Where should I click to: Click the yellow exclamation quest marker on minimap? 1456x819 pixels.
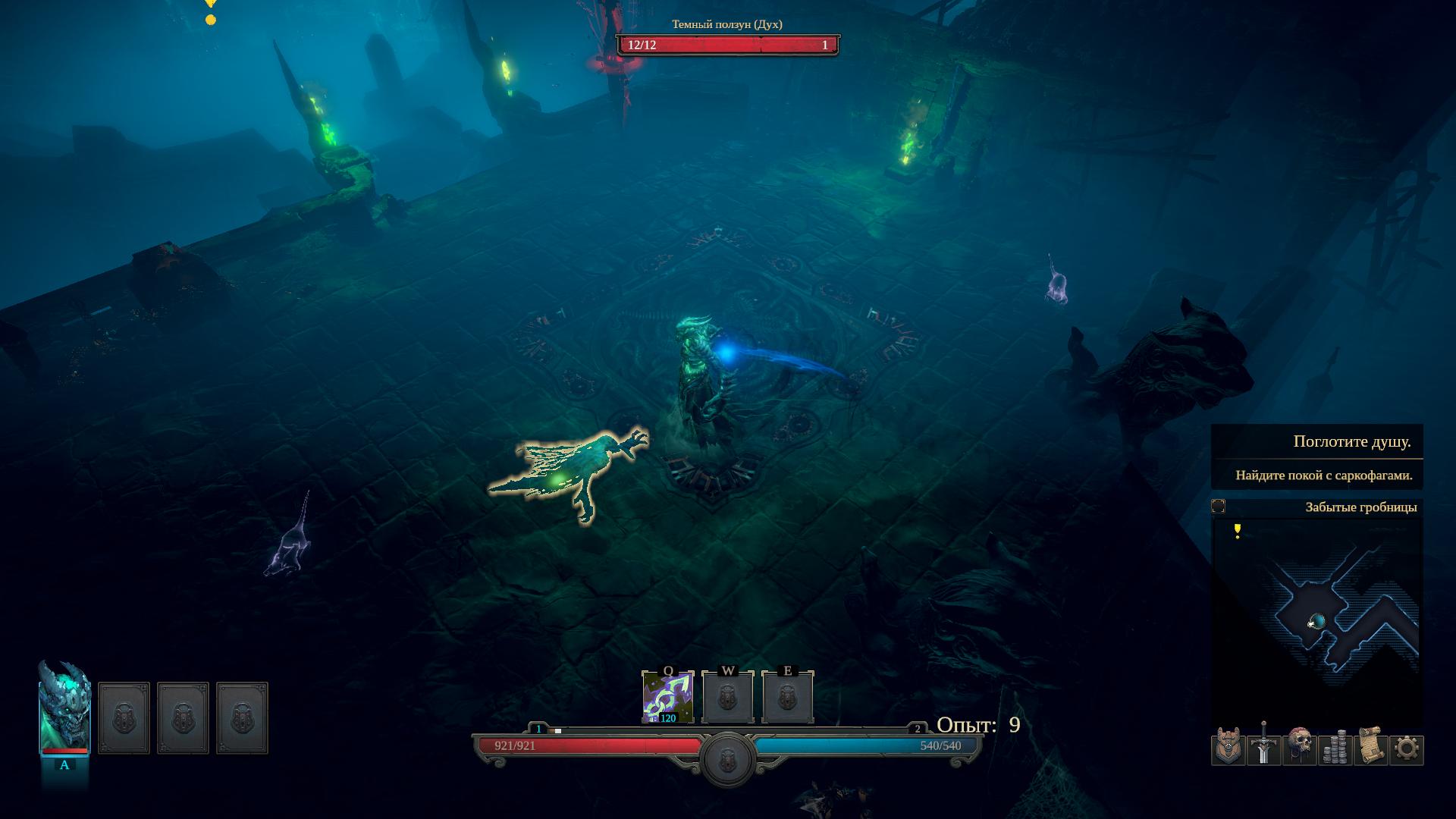pos(1238,531)
